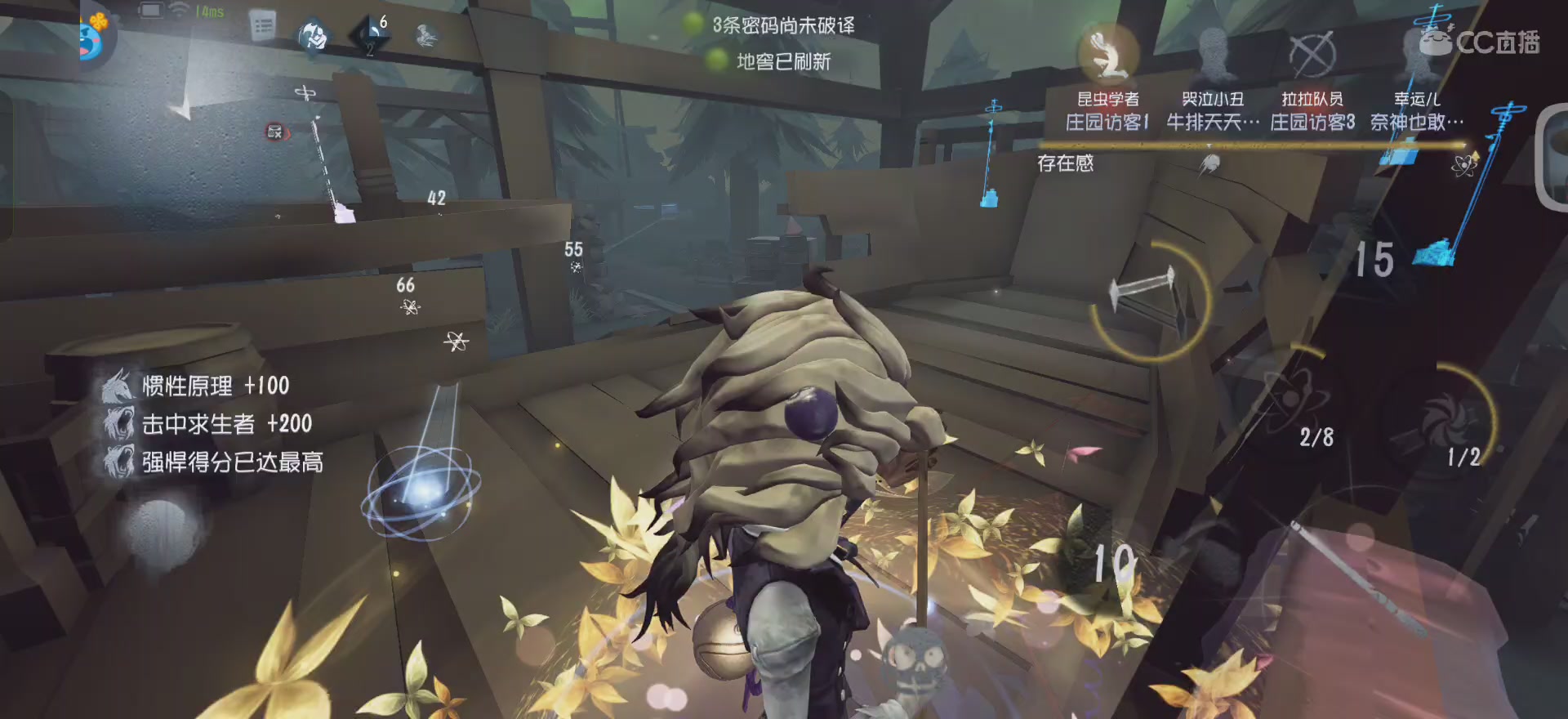The image size is (1568, 719).
Task: Tap the 拉拉队员 eliminated survivor portrait
Action: coord(1313,53)
